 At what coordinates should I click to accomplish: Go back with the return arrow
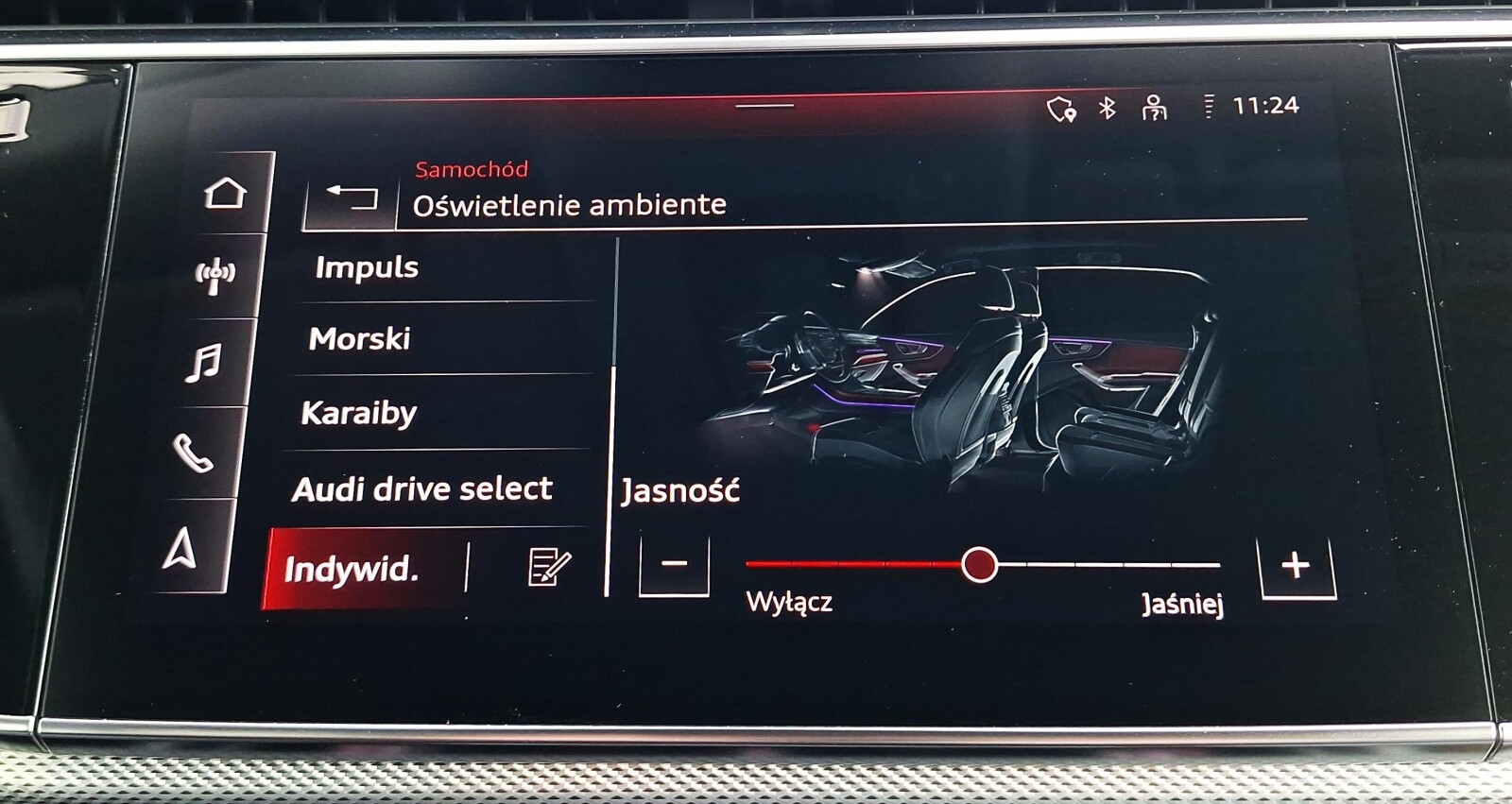[351, 197]
